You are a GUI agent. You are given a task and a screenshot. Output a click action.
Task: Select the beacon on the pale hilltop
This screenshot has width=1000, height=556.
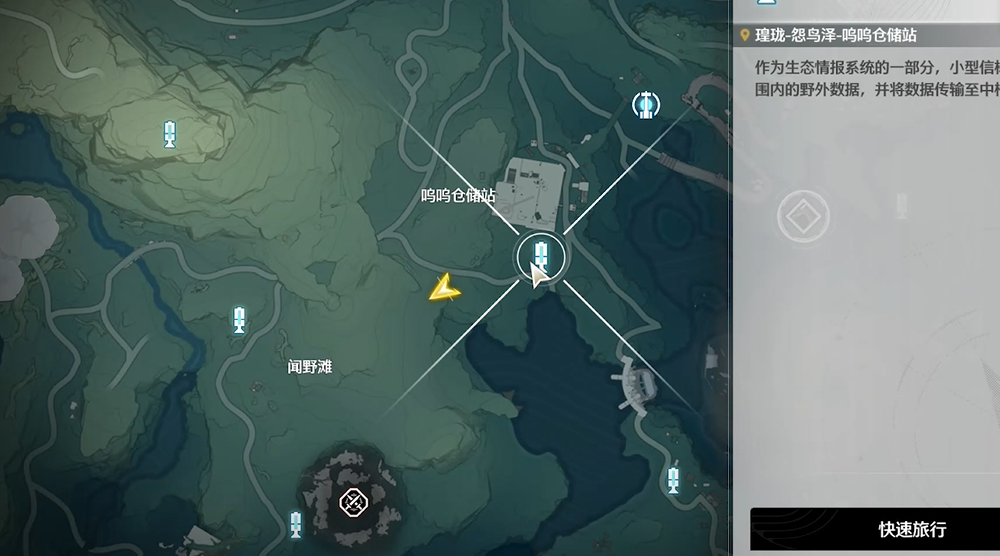171,133
